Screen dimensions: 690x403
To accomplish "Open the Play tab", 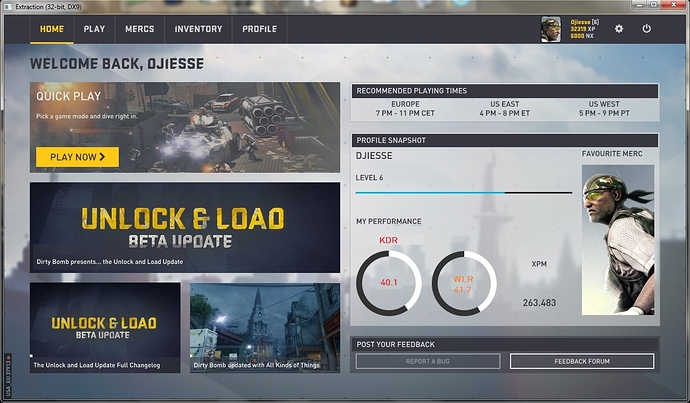I will tap(94, 29).
